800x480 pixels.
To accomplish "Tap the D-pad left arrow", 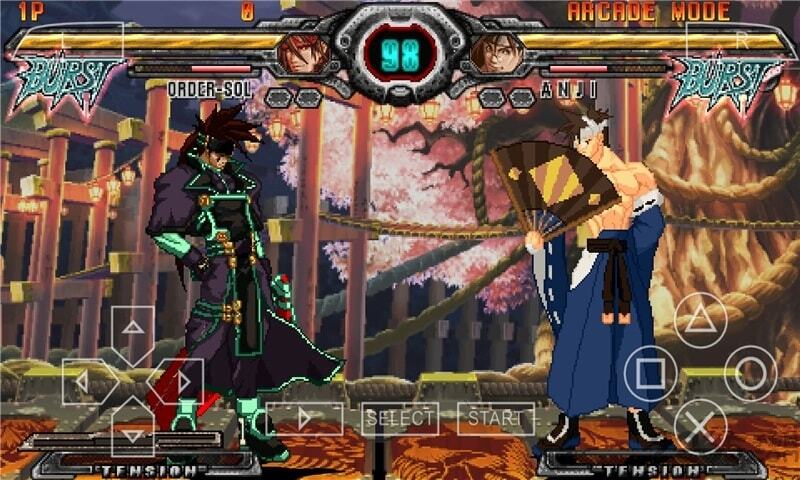I will click(x=85, y=382).
